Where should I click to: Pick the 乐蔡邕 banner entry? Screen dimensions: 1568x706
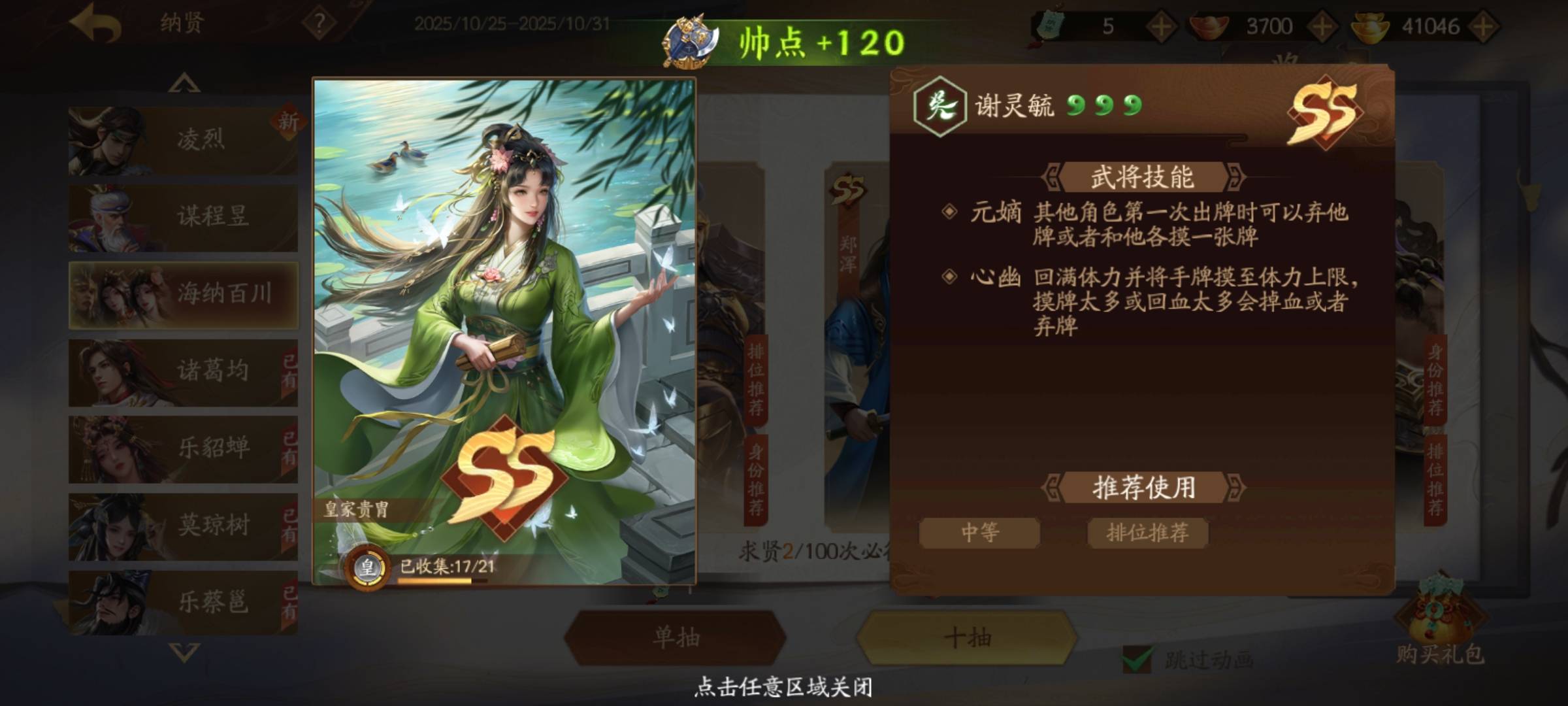[183, 601]
